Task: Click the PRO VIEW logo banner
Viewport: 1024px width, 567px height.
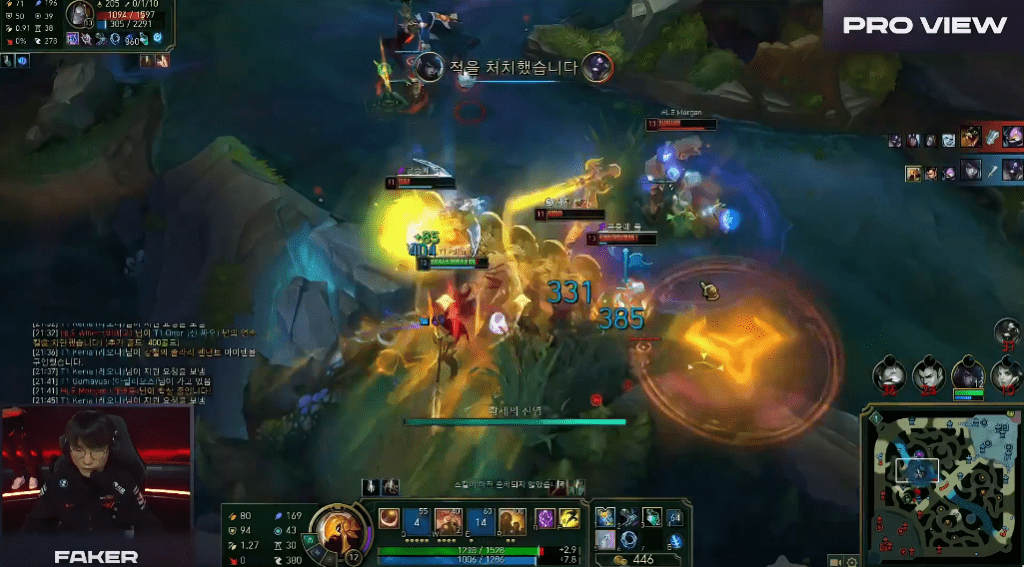Action: [x=924, y=25]
